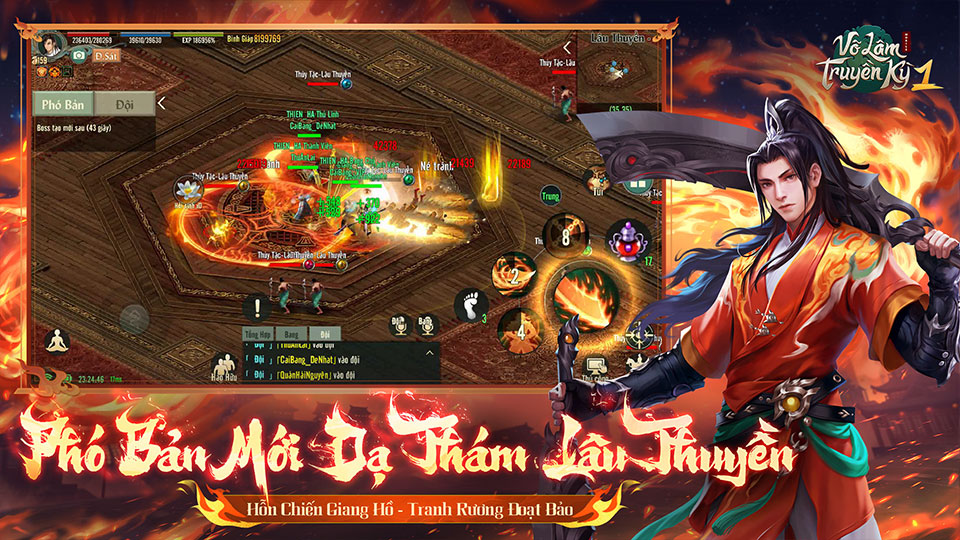Viewport: 960px width, 540px height.
Task: Use the skill showing cooldown number 4
Action: click(x=522, y=329)
